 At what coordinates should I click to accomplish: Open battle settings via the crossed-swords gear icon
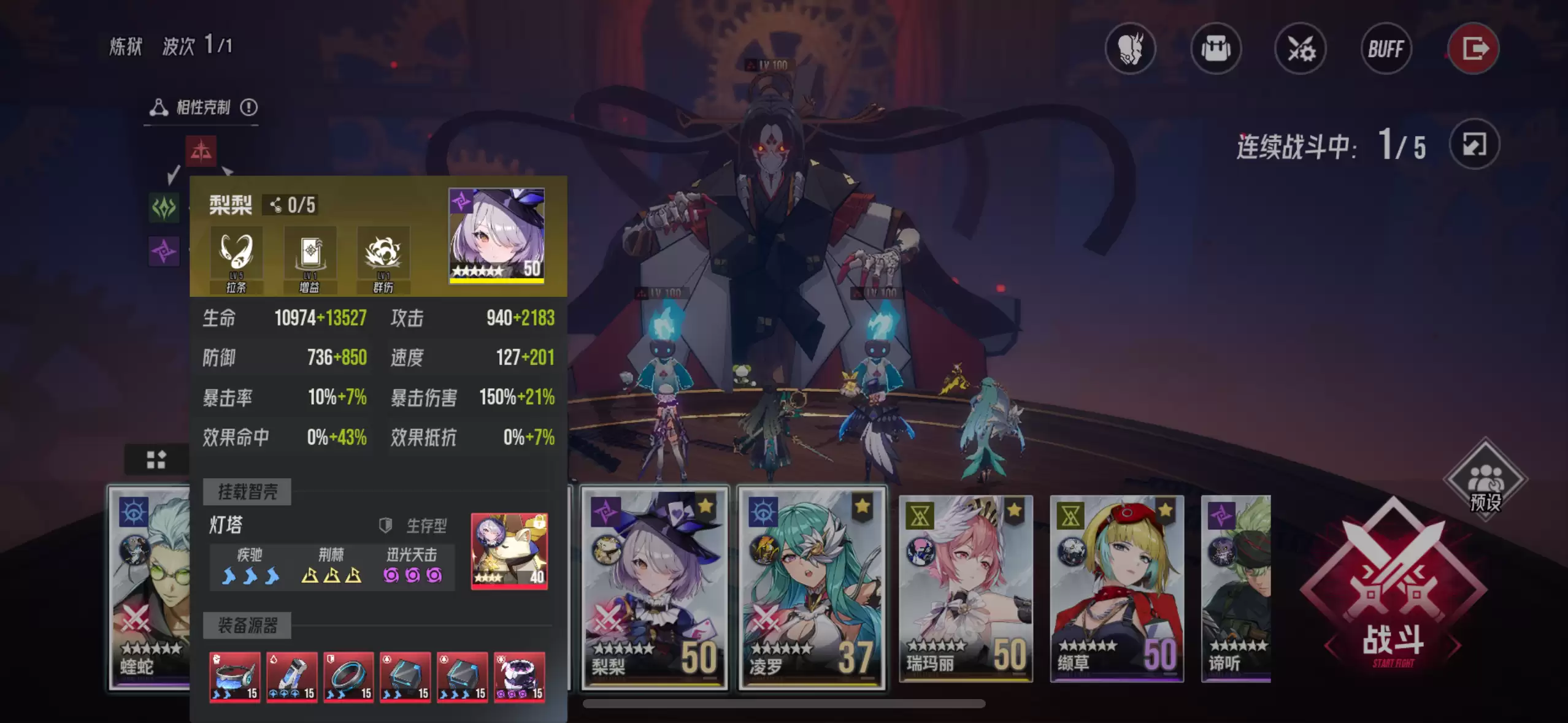[x=1301, y=48]
